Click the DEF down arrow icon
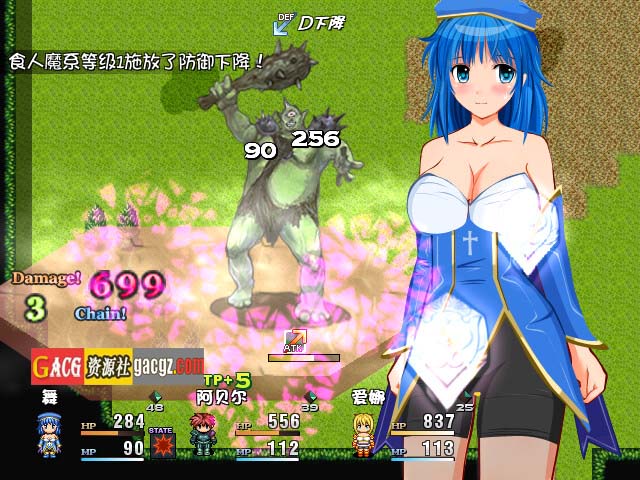This screenshot has width=640, height=480. 283,22
